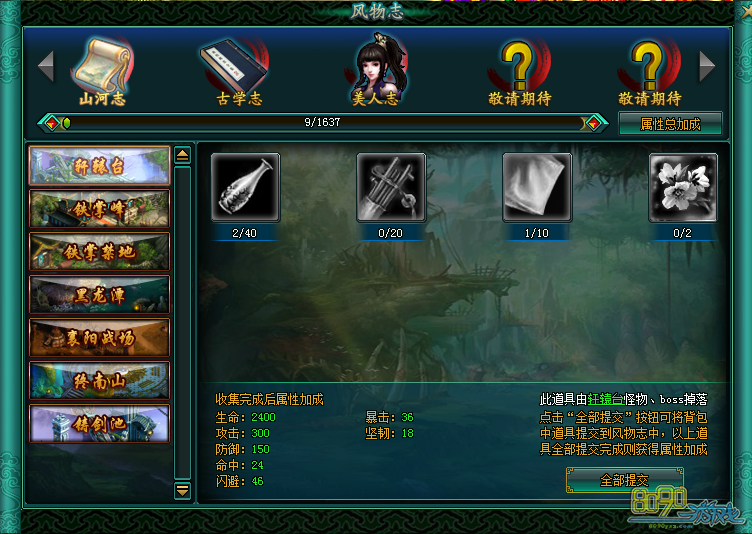The width and height of the screenshot is (752, 534).
Task: Switch to the 古学志 book tab
Action: [236, 70]
